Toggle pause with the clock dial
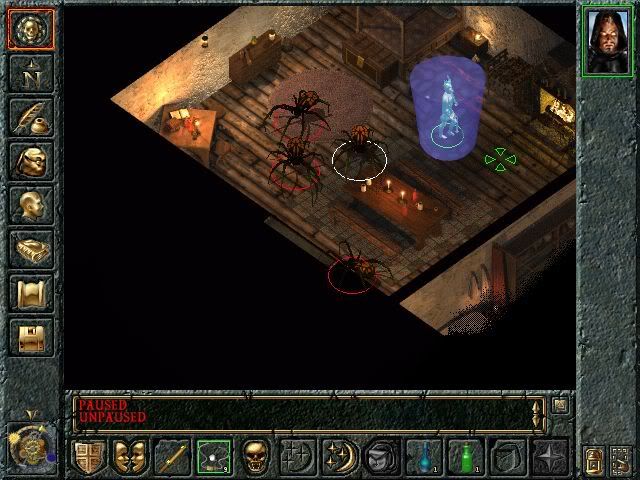 [x=30, y=448]
